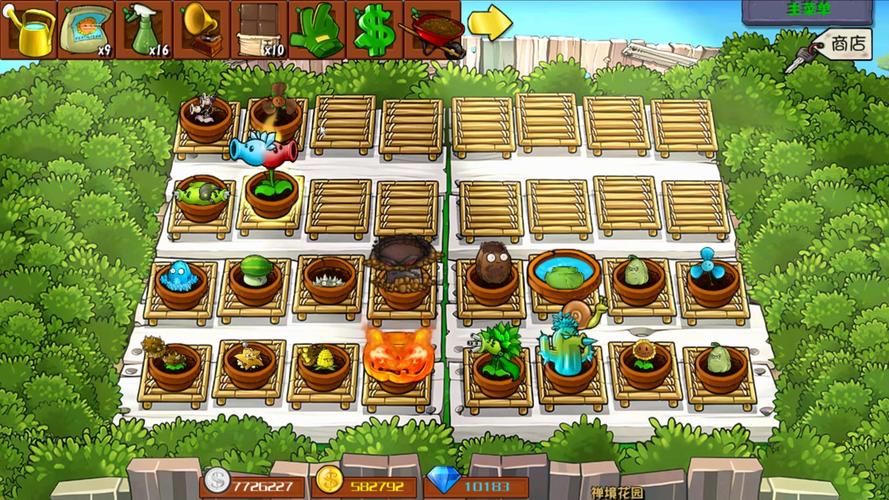The image size is (889, 500).
Task: Select the chocolate bar
Action: 260,30
